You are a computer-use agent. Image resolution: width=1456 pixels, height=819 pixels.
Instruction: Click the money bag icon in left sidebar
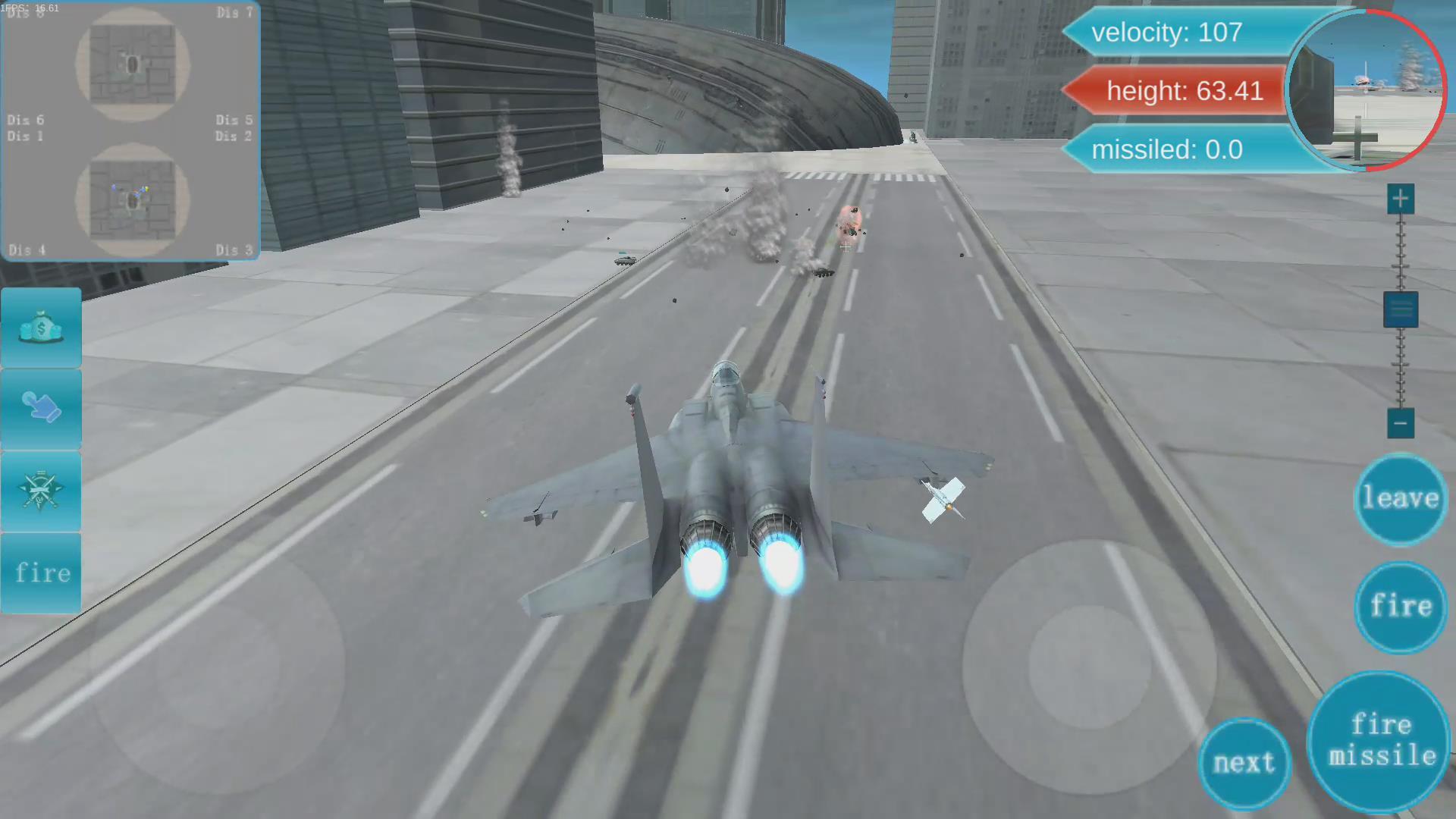[41, 326]
